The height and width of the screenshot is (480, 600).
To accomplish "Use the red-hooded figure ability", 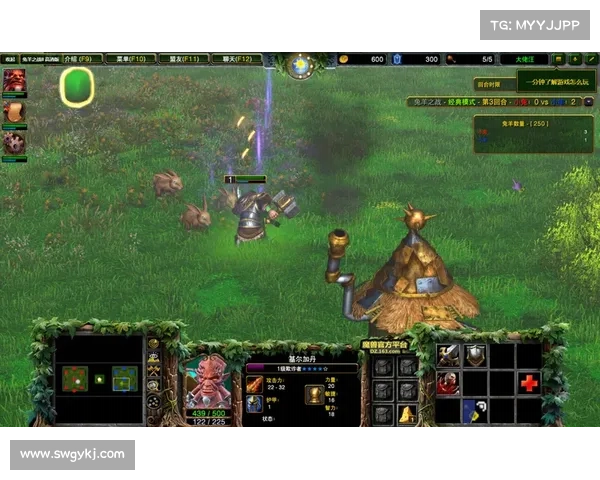I will tap(447, 382).
